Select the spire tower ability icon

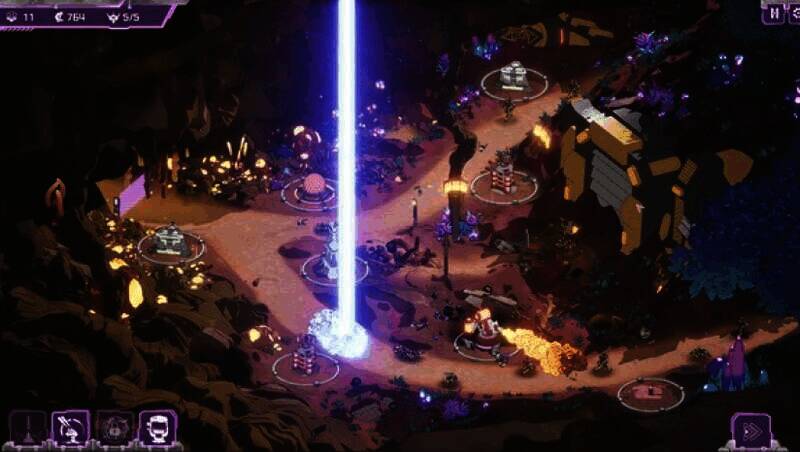[x=27, y=428]
